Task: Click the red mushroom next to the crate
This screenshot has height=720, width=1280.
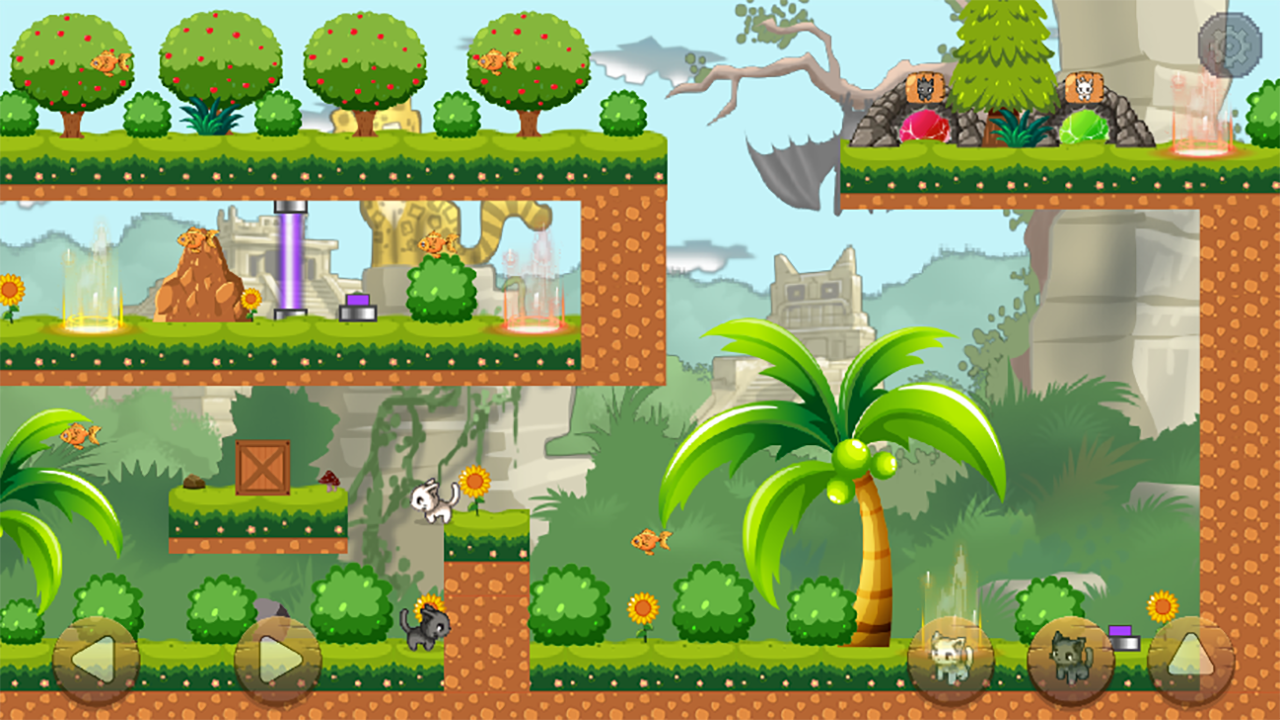Action: point(330,481)
